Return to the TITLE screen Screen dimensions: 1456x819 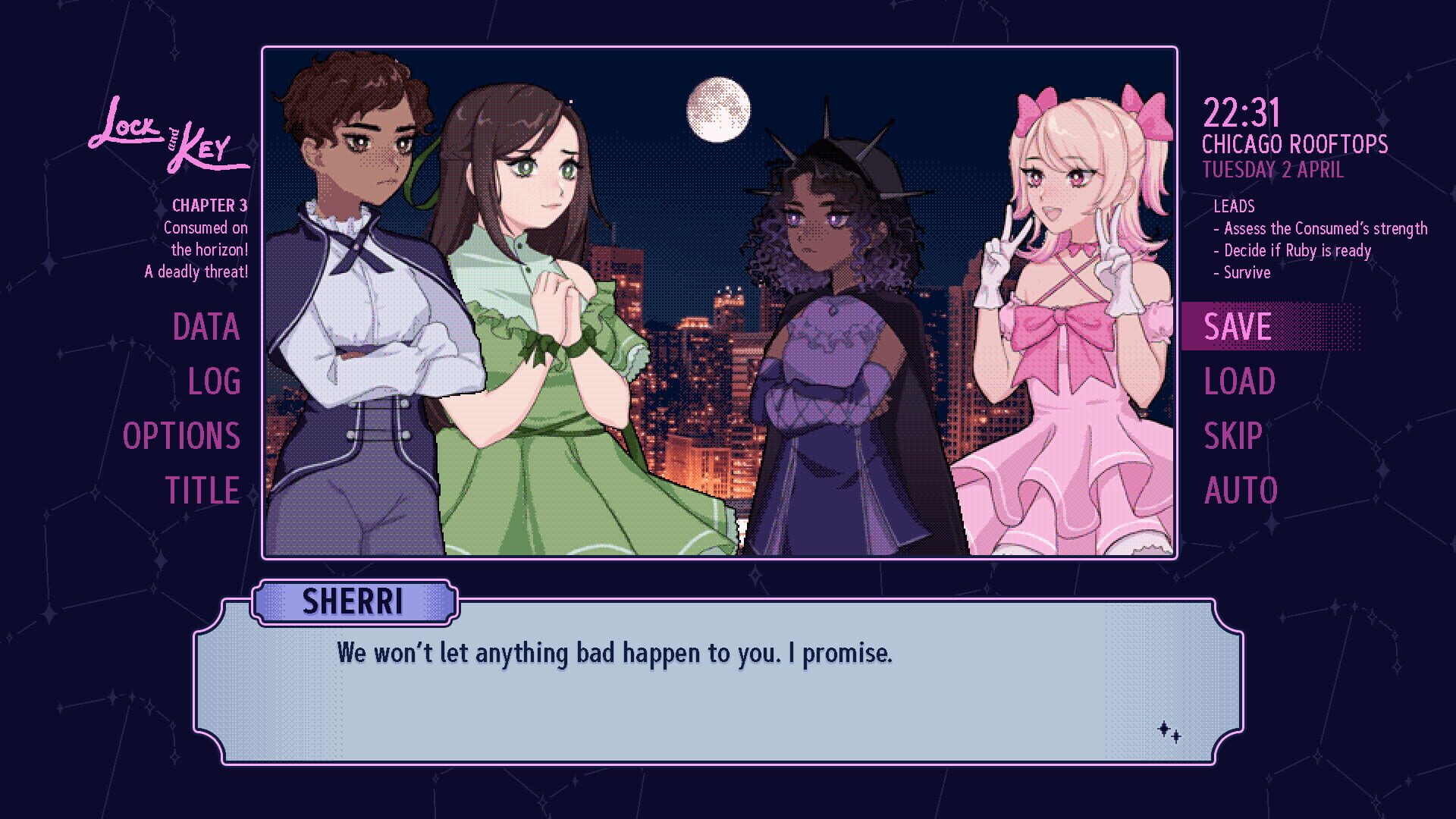[202, 490]
